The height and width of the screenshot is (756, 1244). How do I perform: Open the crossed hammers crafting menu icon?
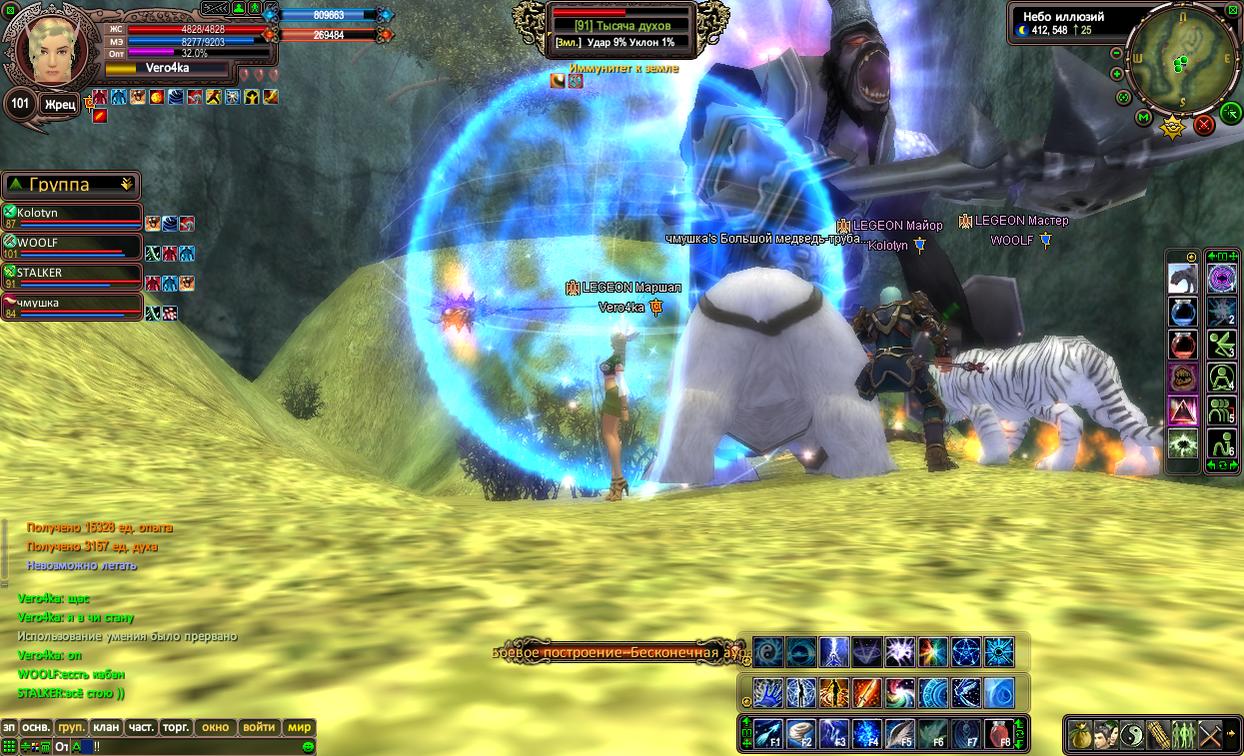[x=1210, y=732]
